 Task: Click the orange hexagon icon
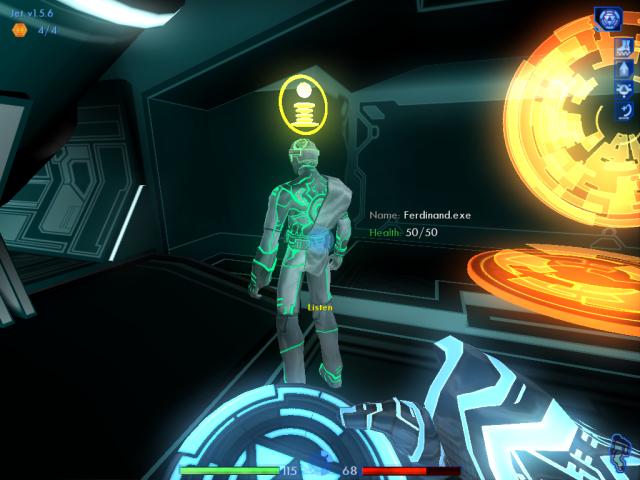pos(19,30)
